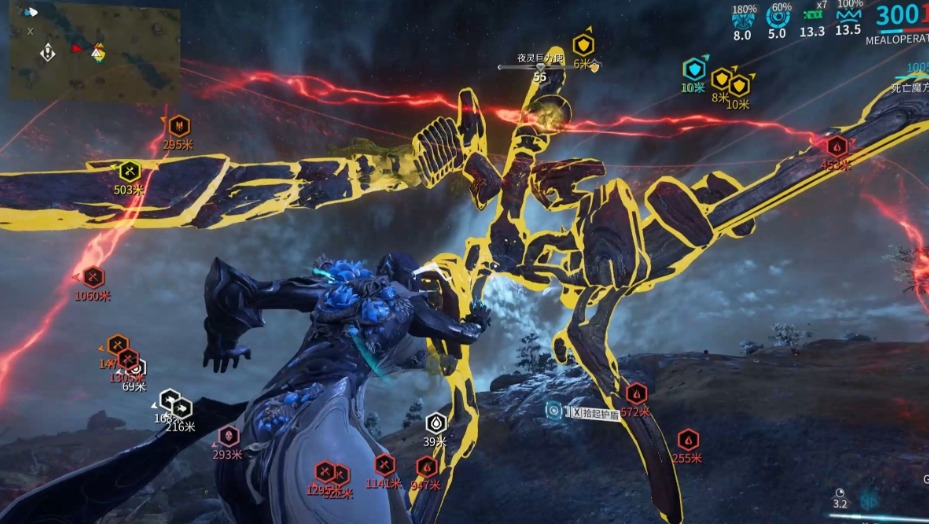Select the green x7 buff icon
Image resolution: width=929 pixels, height=524 pixels.
[813, 17]
